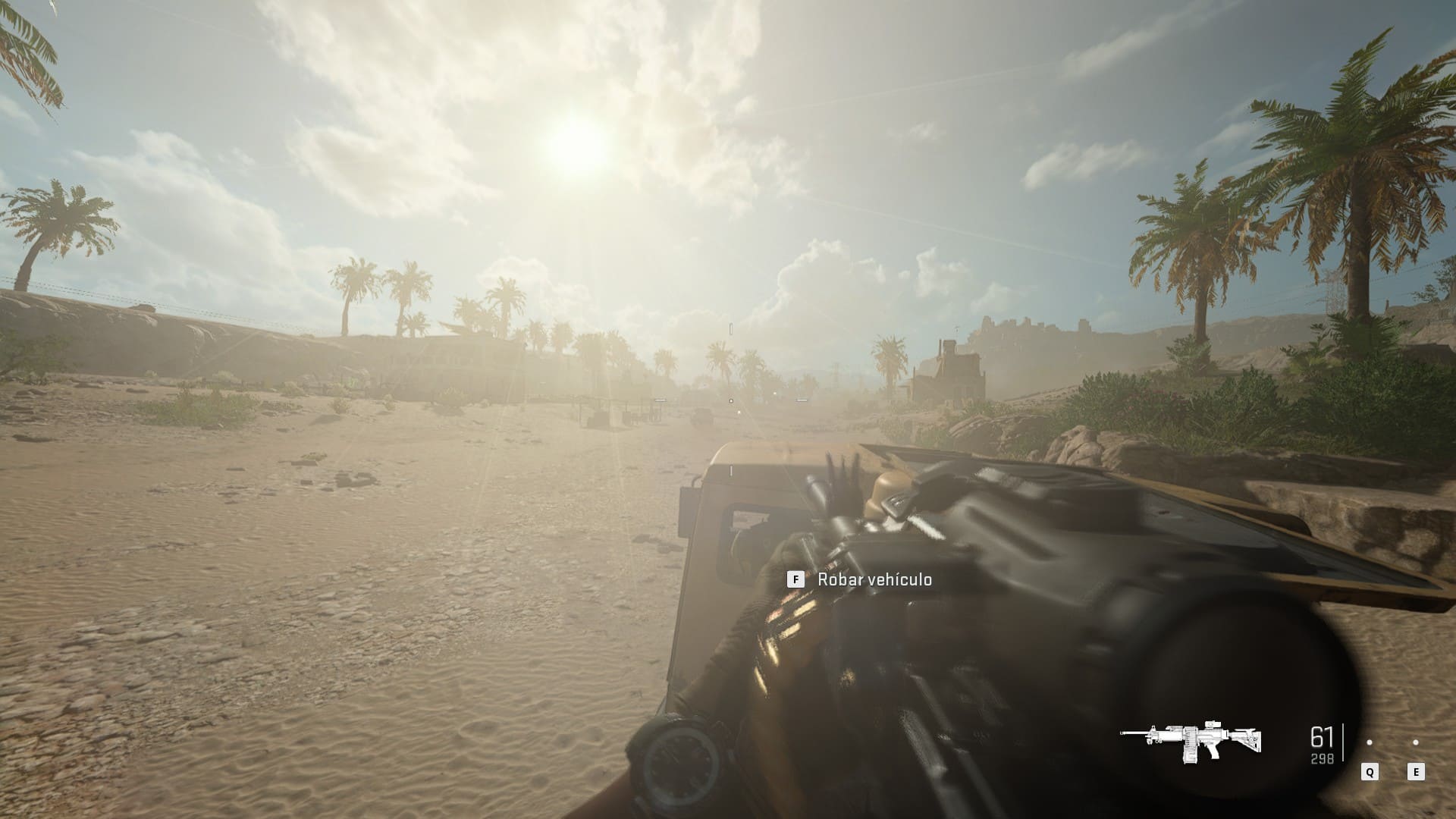The image size is (1456, 819).
Task: Select the Q tactical equipment slot icon
Action: tap(1370, 772)
